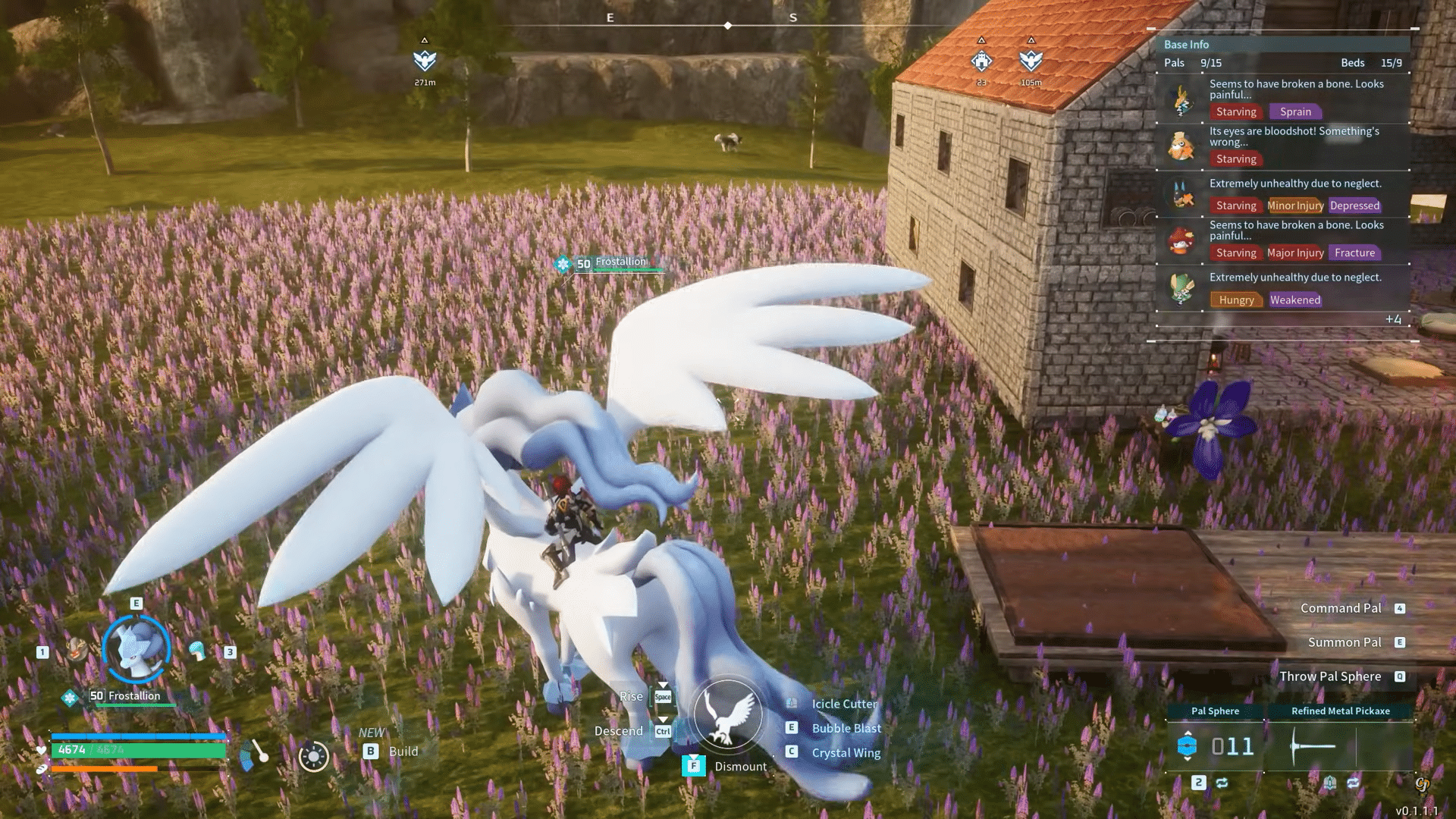Toggle auto-swap under the Pal Sphere slot

(x=1222, y=783)
